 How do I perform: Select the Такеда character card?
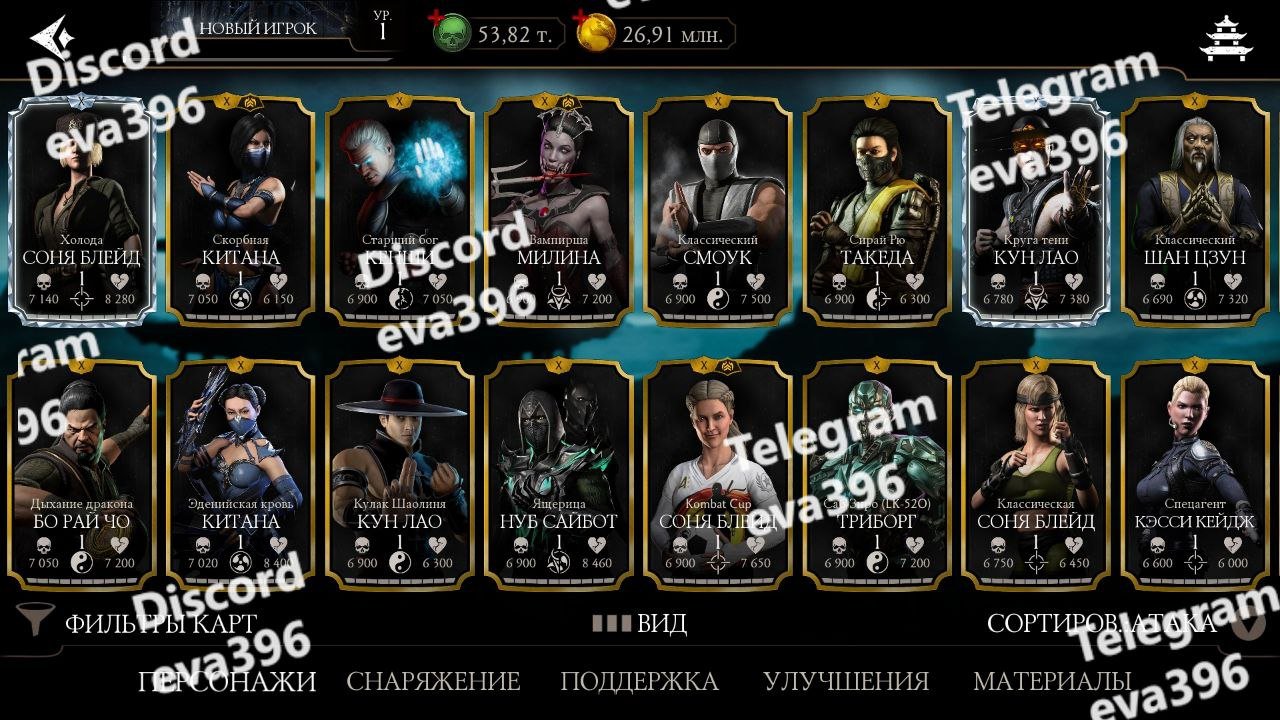point(877,210)
